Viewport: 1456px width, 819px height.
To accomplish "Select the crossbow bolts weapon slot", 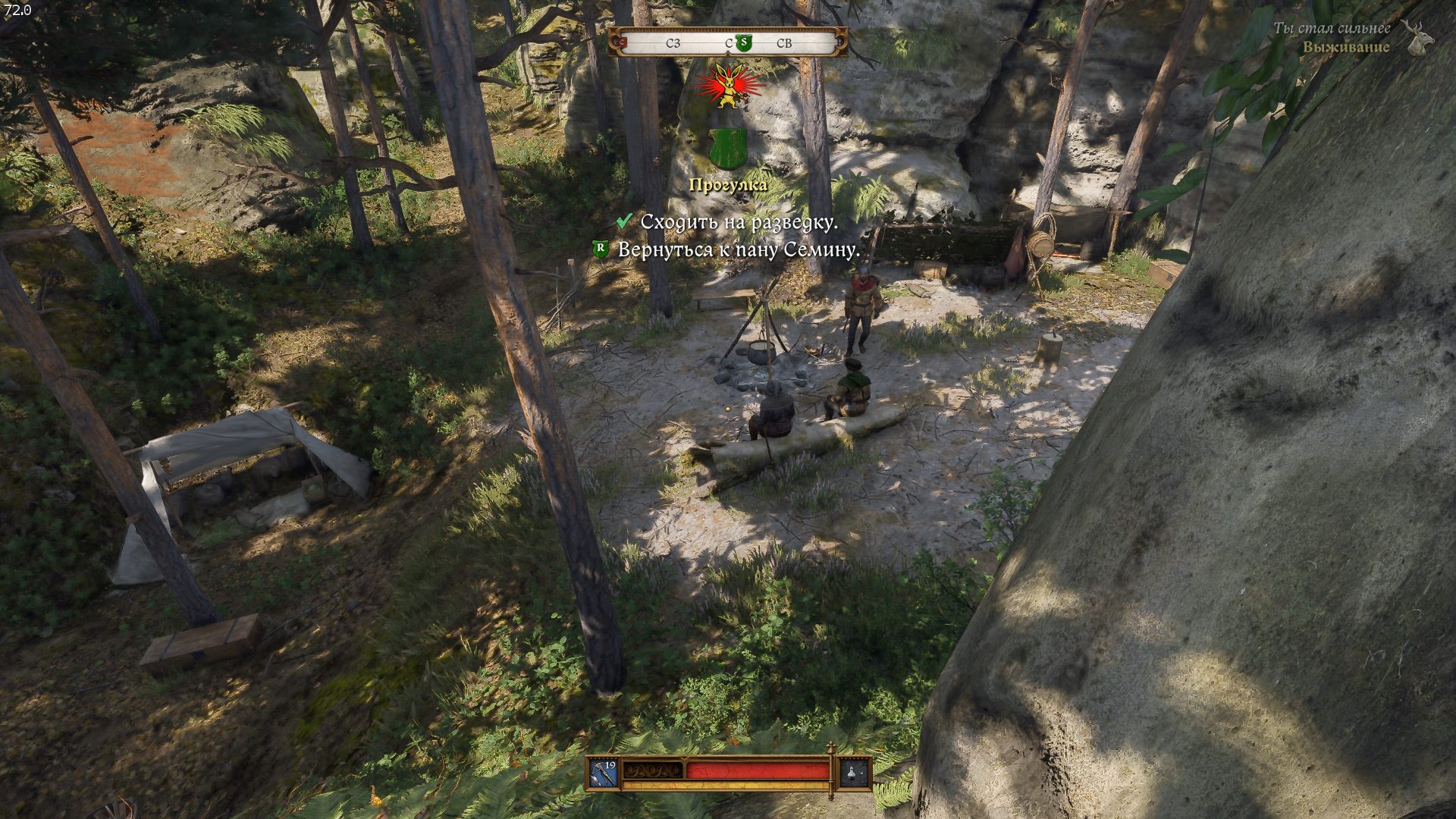I will point(604,773).
